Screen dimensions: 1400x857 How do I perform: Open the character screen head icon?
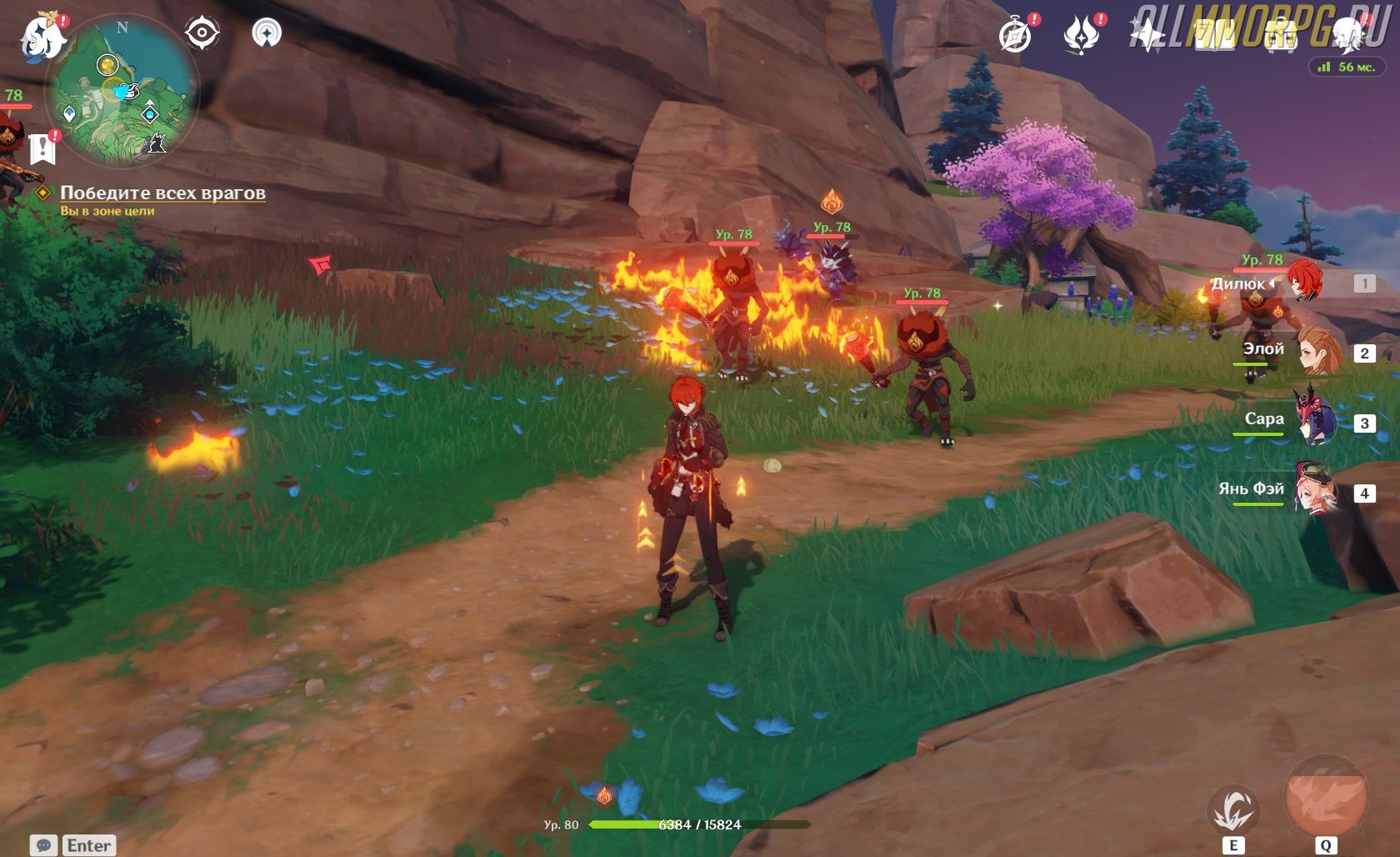point(1347,35)
